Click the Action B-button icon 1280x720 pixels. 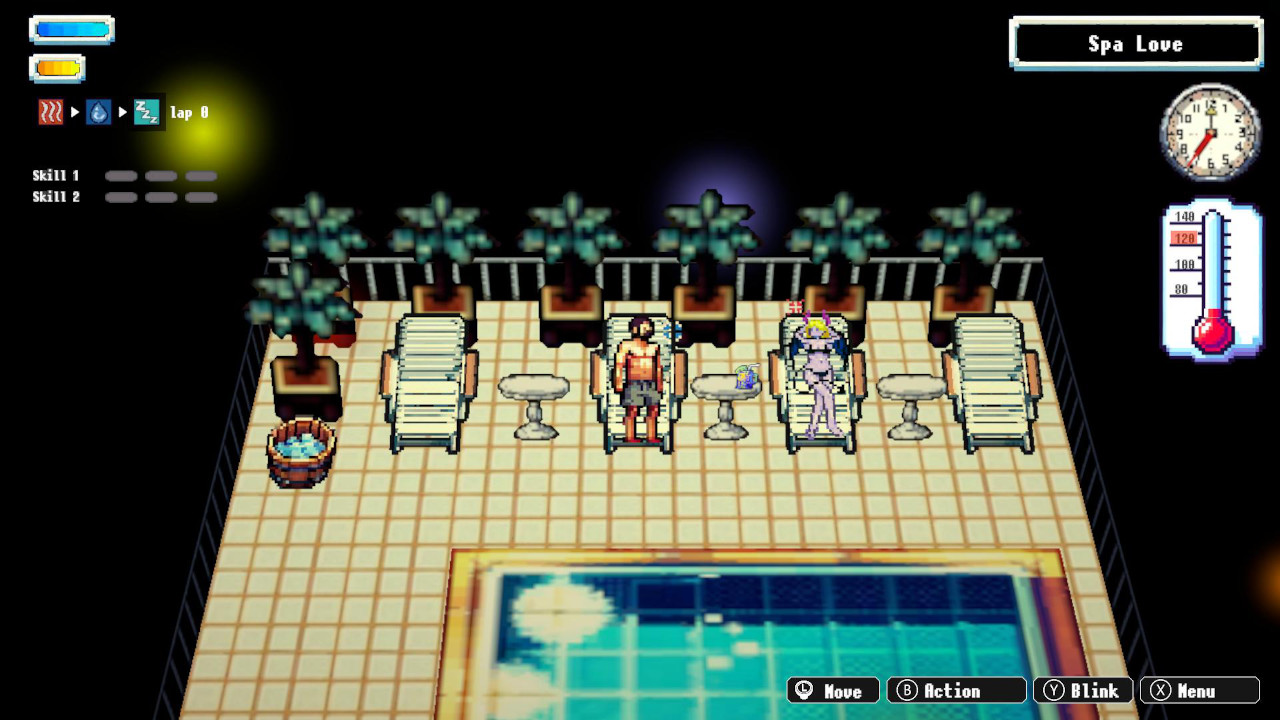[x=906, y=691]
